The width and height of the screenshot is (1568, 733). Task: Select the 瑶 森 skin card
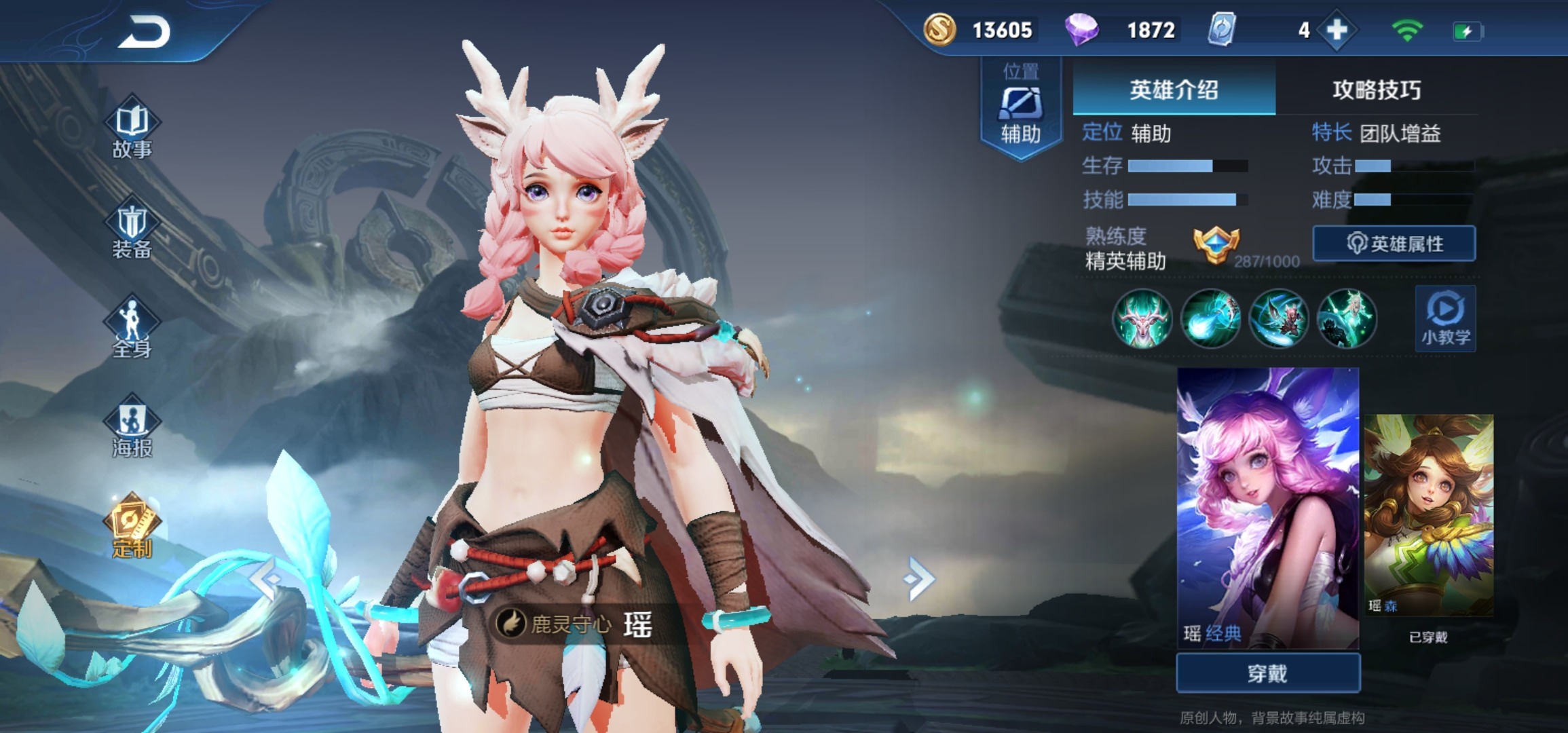[x=1428, y=514]
